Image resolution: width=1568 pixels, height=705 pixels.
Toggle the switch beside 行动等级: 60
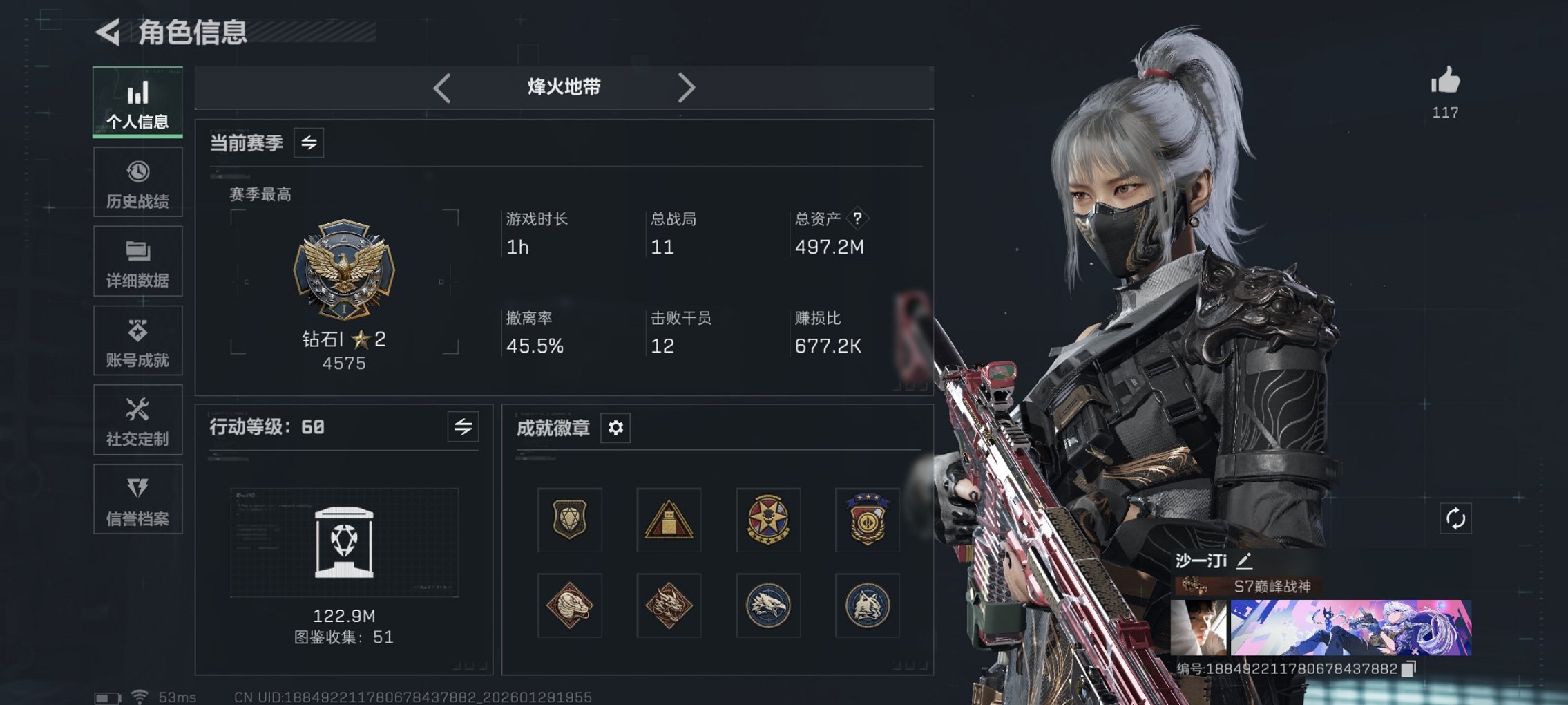[461, 427]
